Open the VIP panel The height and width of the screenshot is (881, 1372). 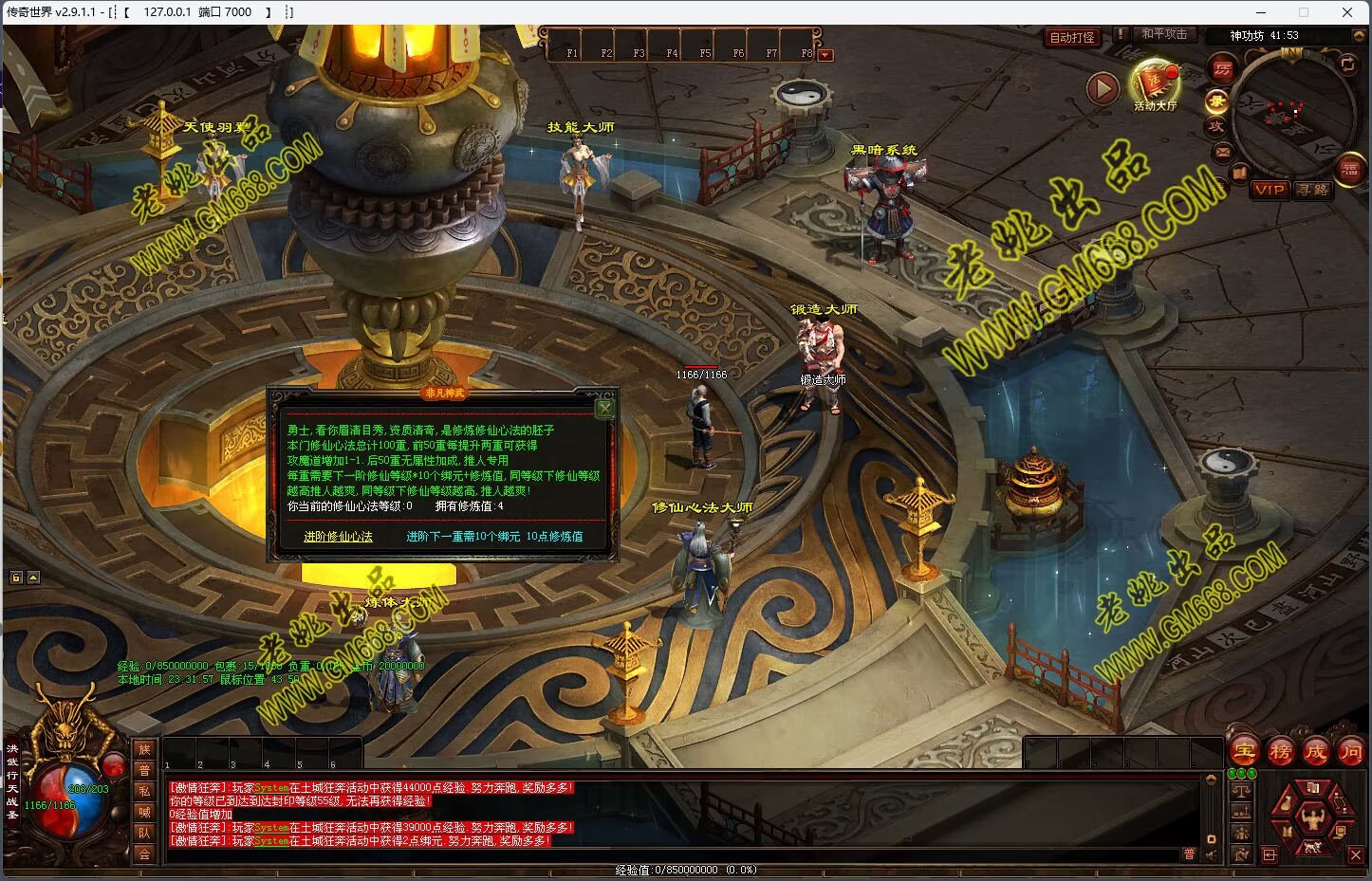click(x=1269, y=190)
